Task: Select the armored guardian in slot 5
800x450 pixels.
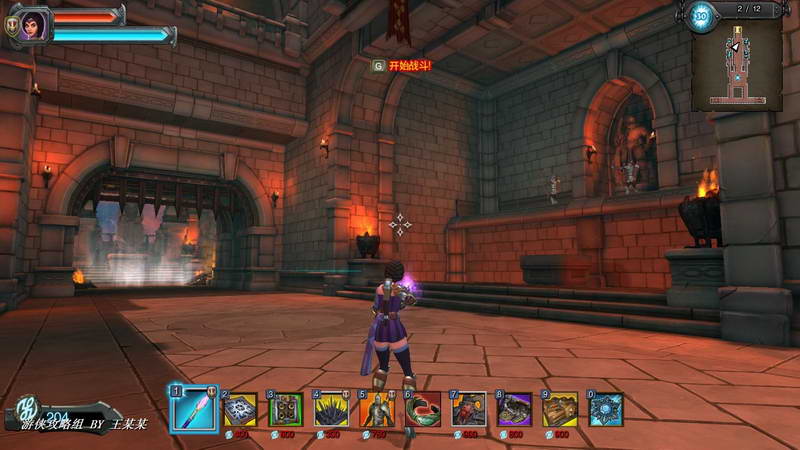Action: coord(377,410)
